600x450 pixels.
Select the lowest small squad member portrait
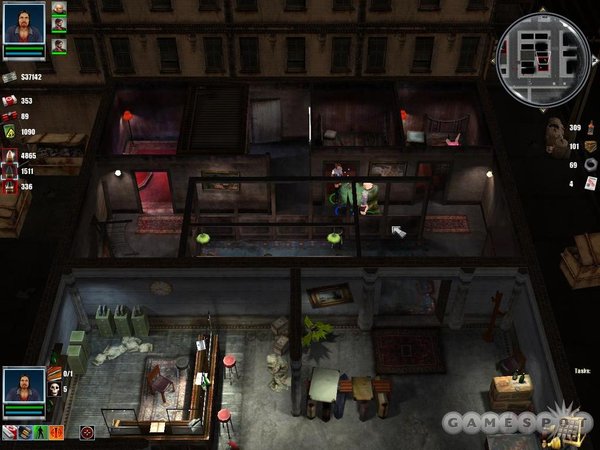(59, 45)
